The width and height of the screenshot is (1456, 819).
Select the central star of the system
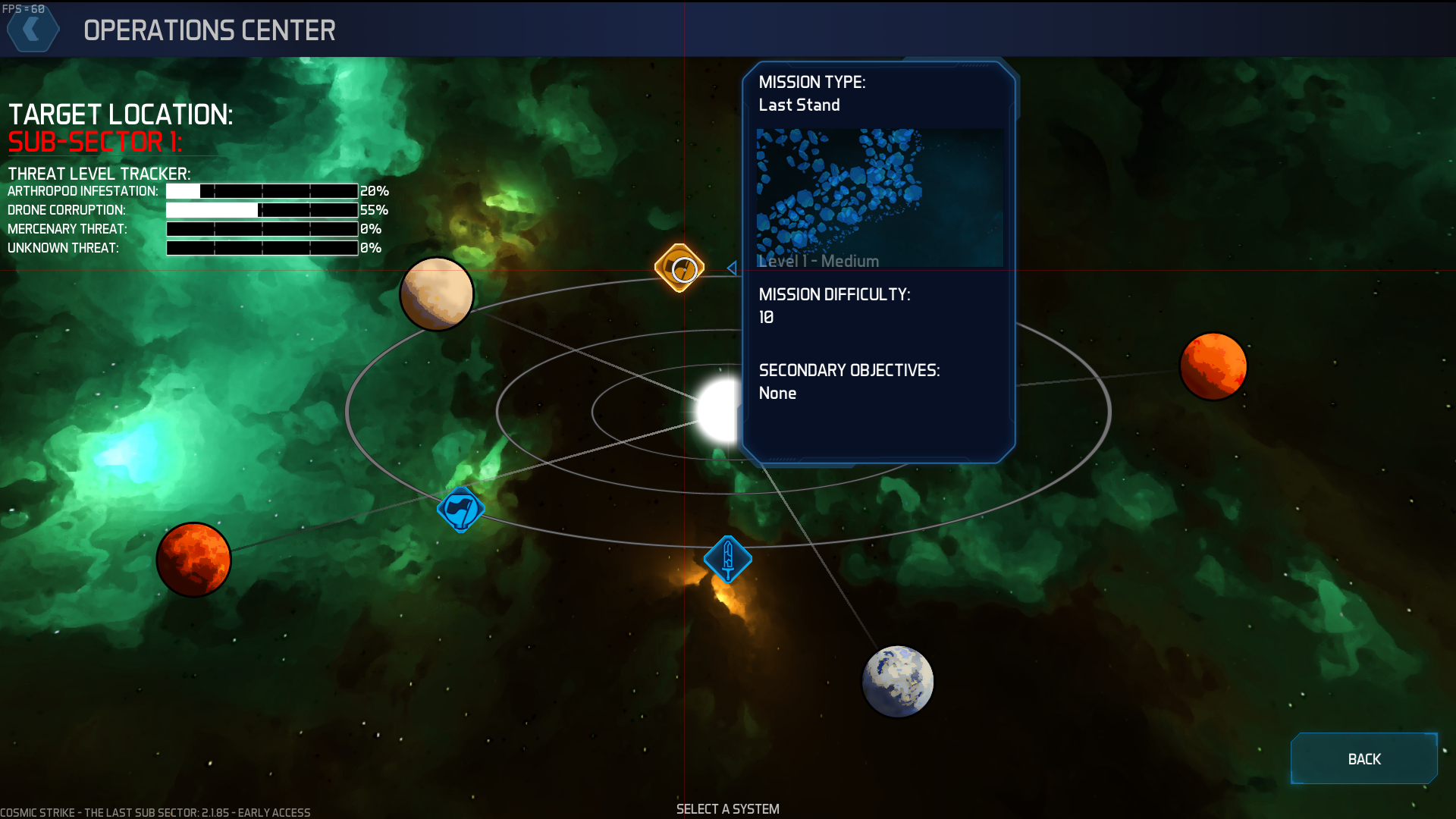point(716,409)
